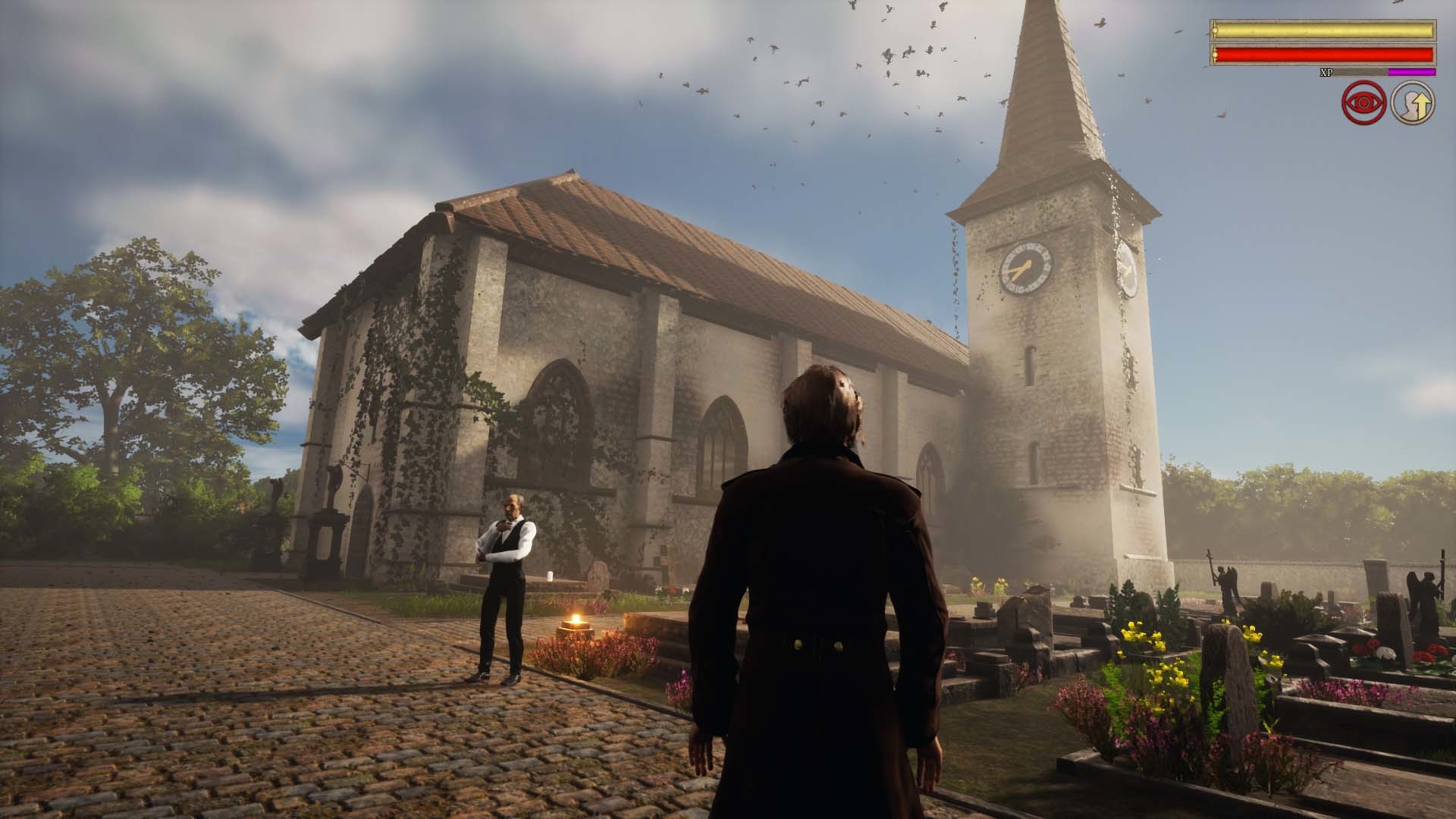Image resolution: width=1456 pixels, height=819 pixels.
Task: Click the red health bar ornament
Action: click(1215, 56)
